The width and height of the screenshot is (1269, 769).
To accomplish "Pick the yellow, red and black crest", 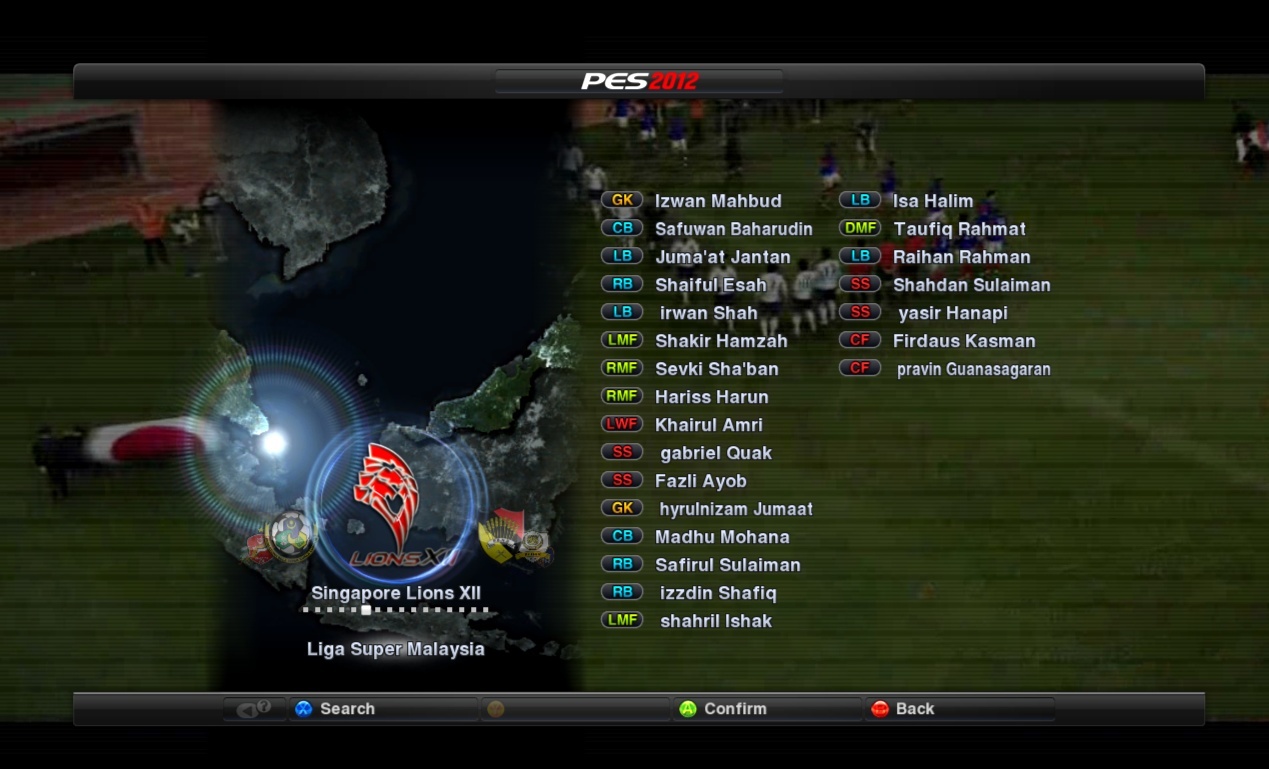I will [503, 536].
